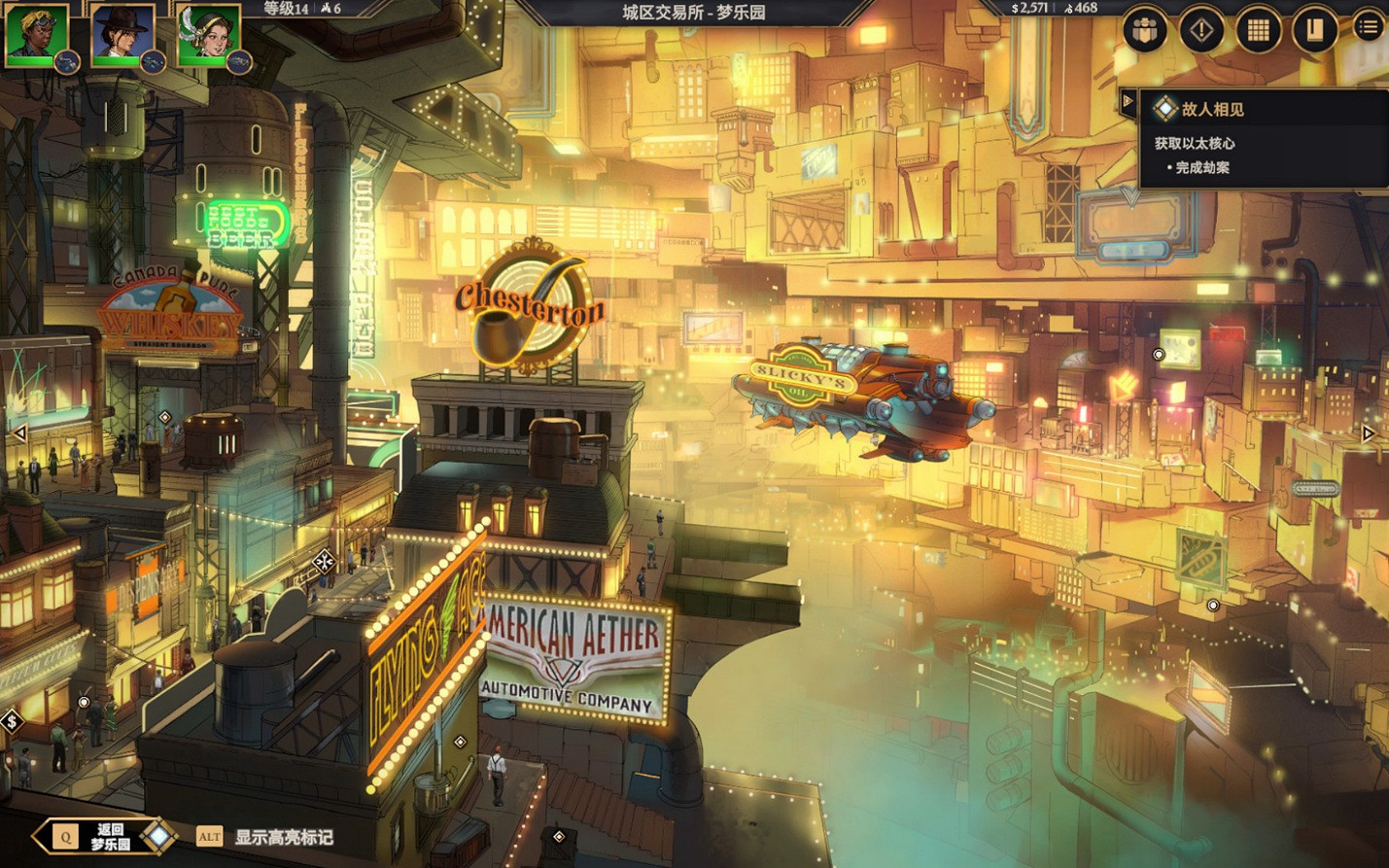The height and width of the screenshot is (868, 1389).
Task: Click the airship icon under the second portrait
Action: [x=154, y=61]
